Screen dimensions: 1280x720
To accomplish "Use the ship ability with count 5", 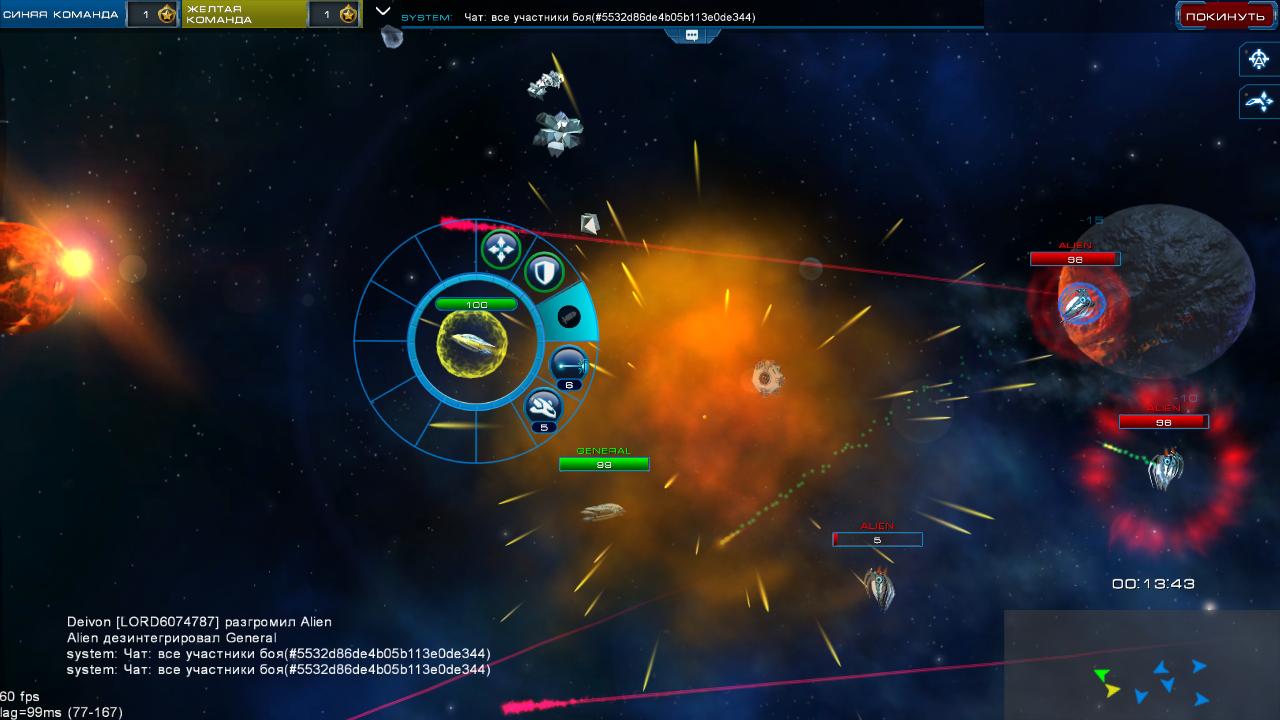I will (543, 407).
